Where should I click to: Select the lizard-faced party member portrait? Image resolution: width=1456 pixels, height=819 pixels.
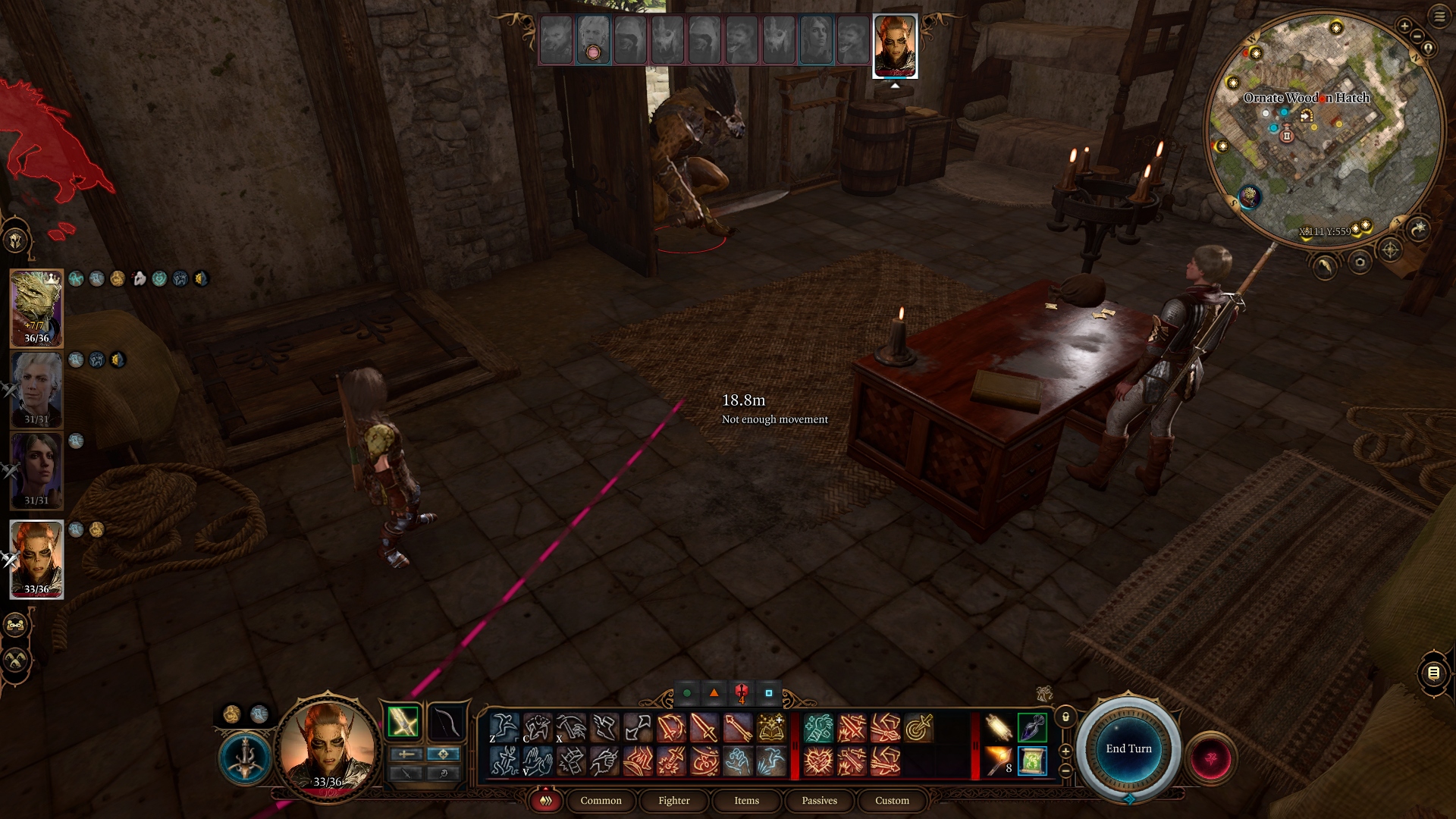coord(36,309)
